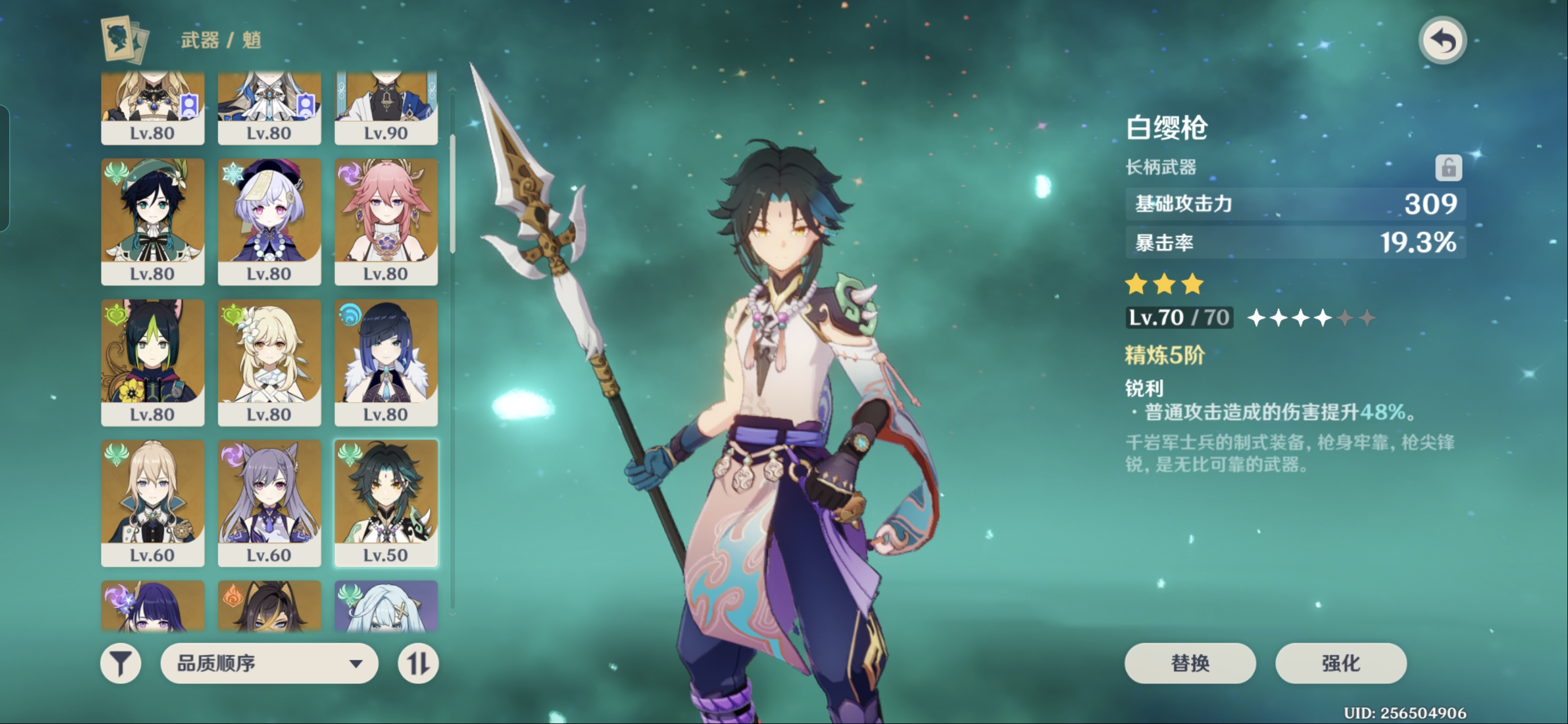Open the character filter funnel
Image resolution: width=1568 pixels, height=724 pixels.
120,663
